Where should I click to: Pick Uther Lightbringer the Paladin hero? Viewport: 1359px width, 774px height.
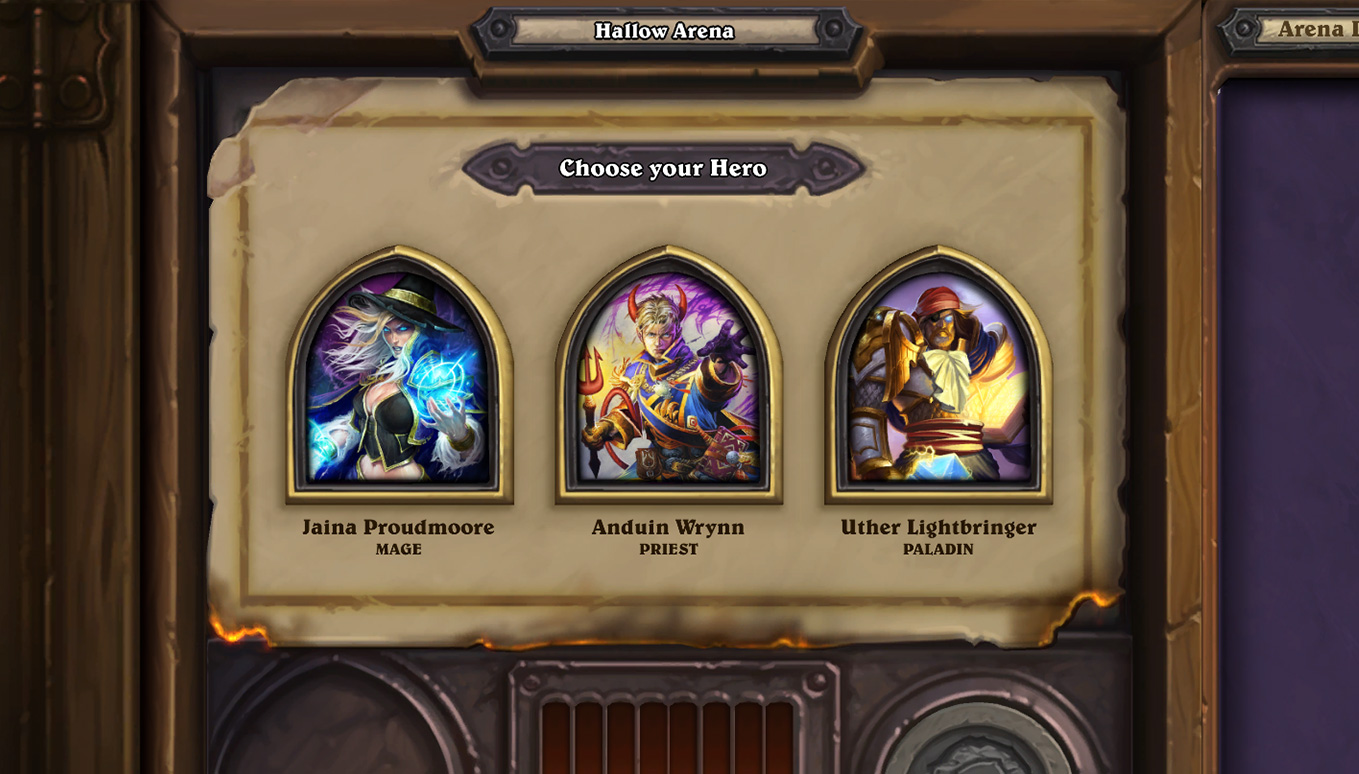[x=938, y=377]
